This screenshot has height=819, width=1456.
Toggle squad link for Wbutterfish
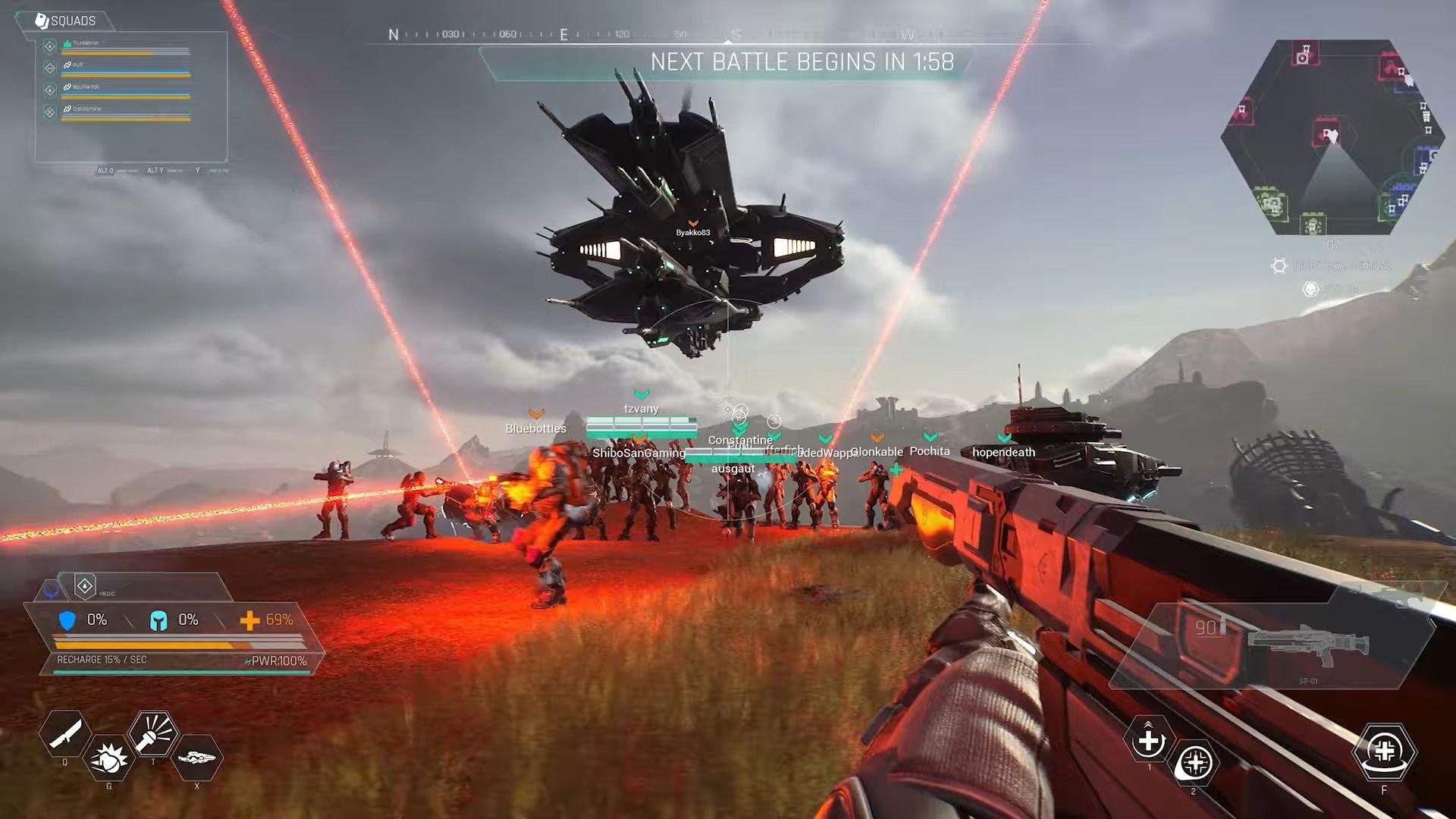[x=67, y=87]
